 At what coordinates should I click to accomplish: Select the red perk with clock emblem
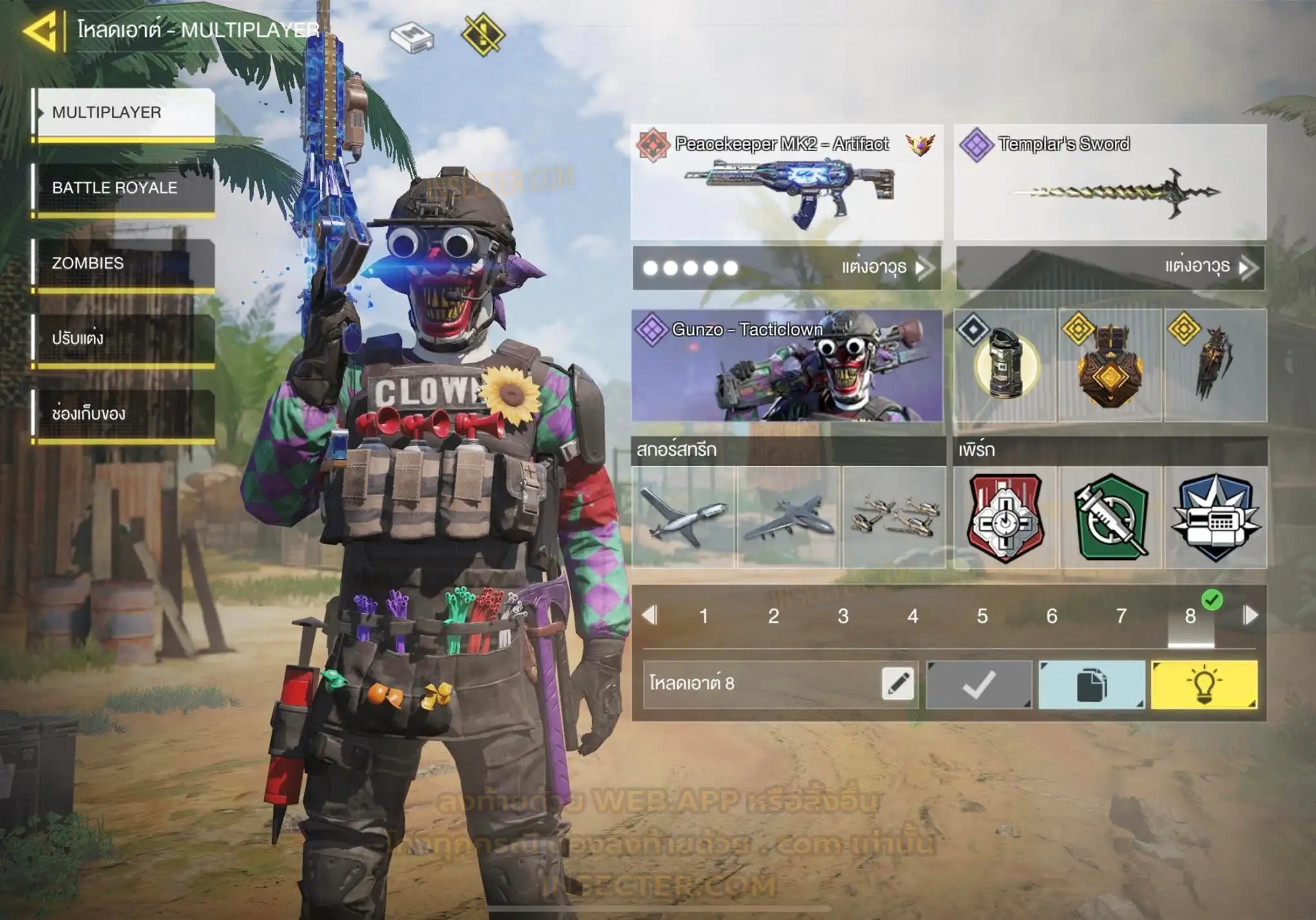click(1005, 517)
